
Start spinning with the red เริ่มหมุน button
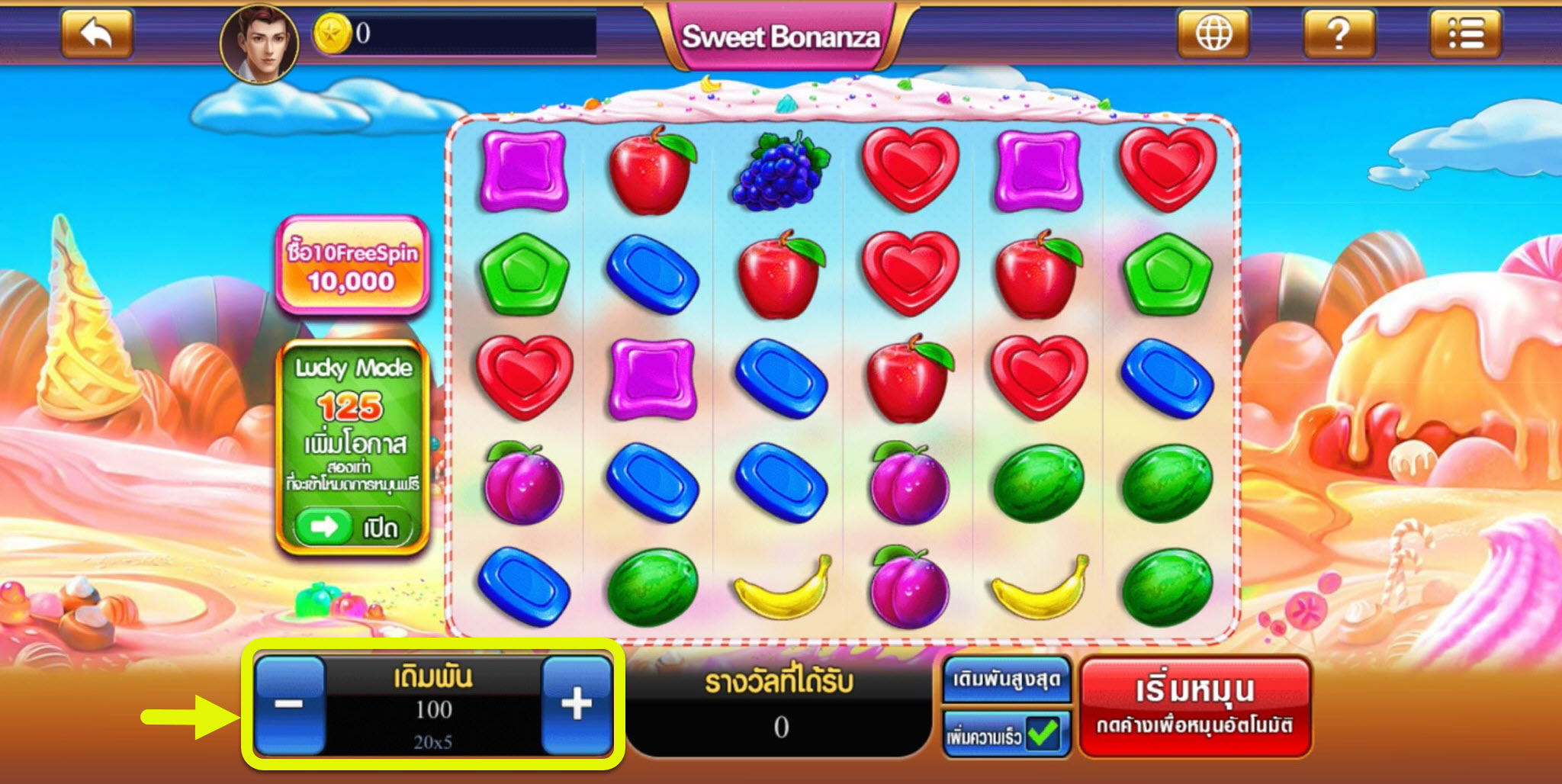pyautogui.click(x=1194, y=705)
